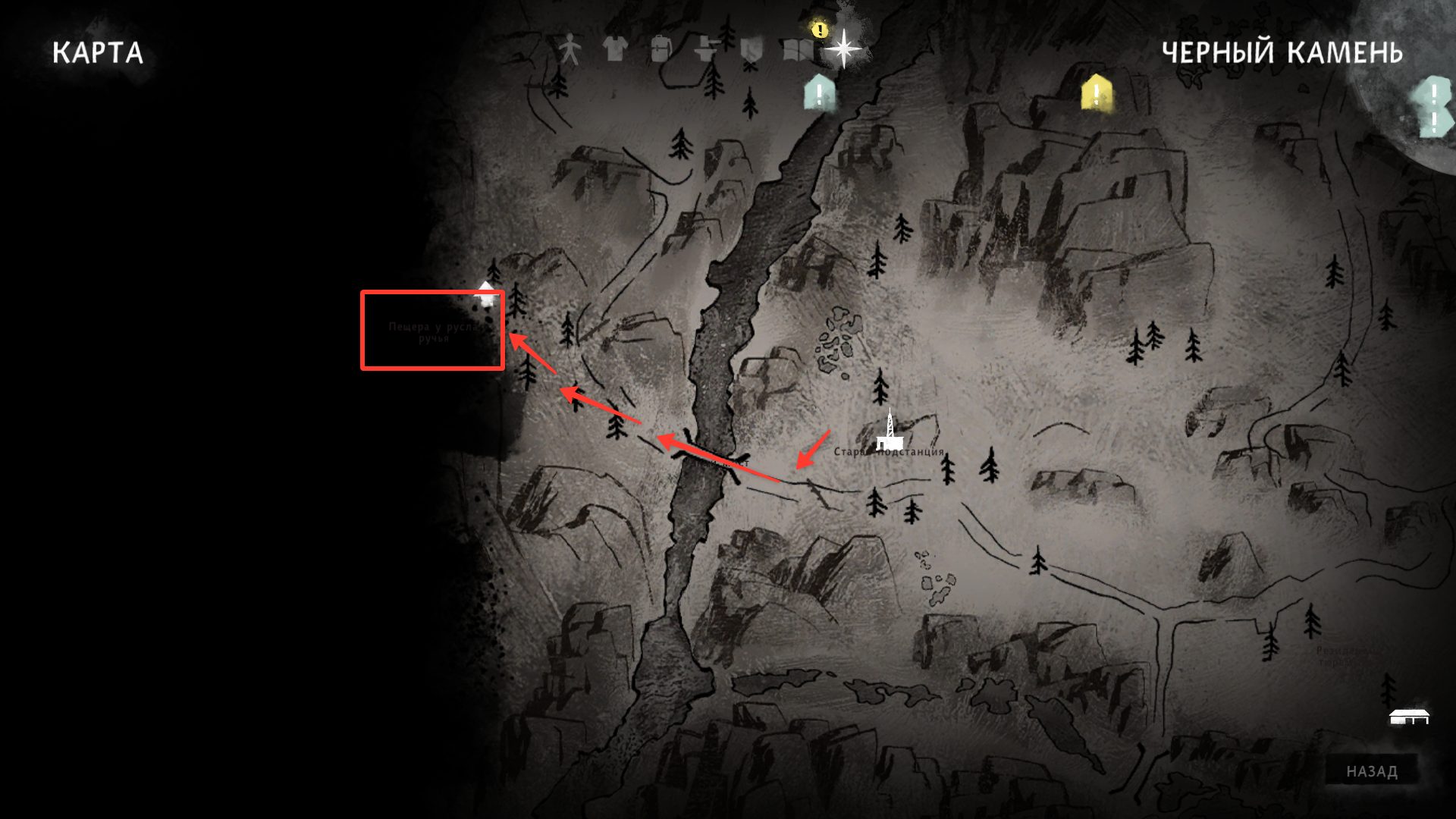Show the crafting workbench tab

coord(706,50)
